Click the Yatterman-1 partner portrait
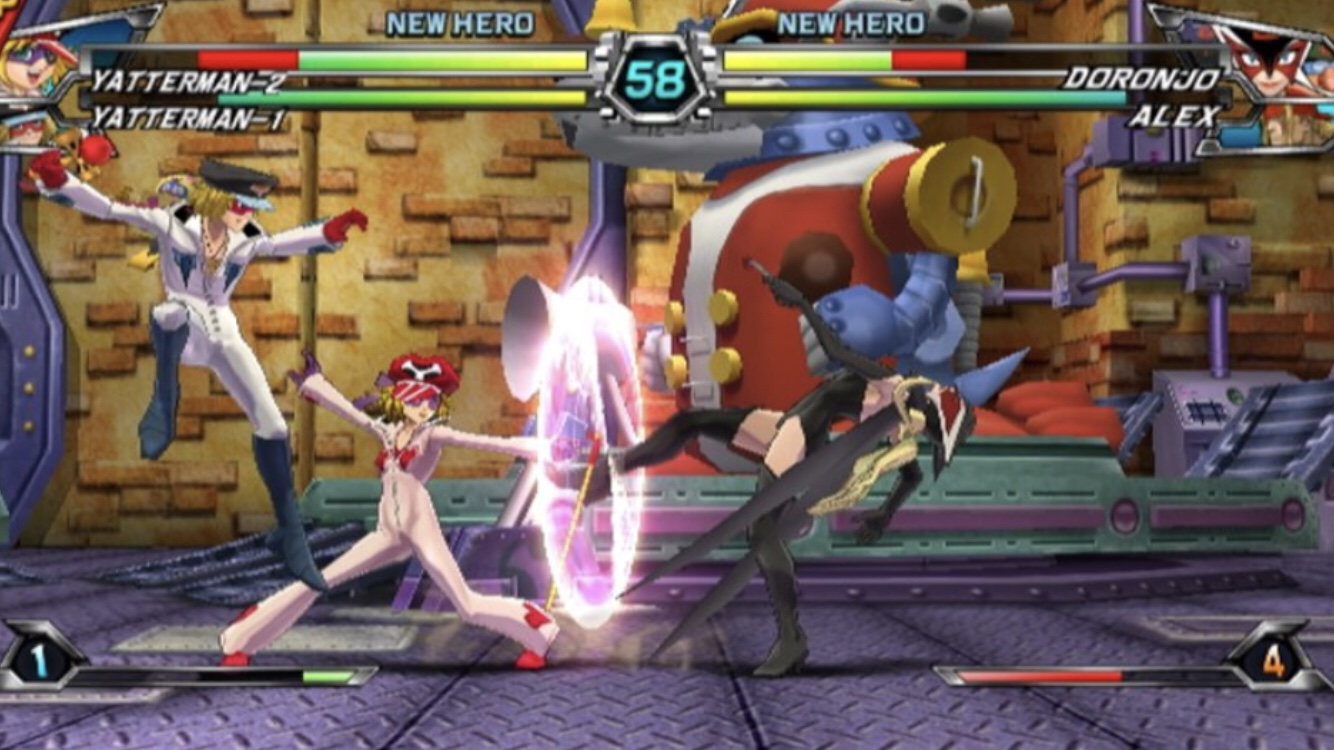The width and height of the screenshot is (1334, 750). [30, 128]
